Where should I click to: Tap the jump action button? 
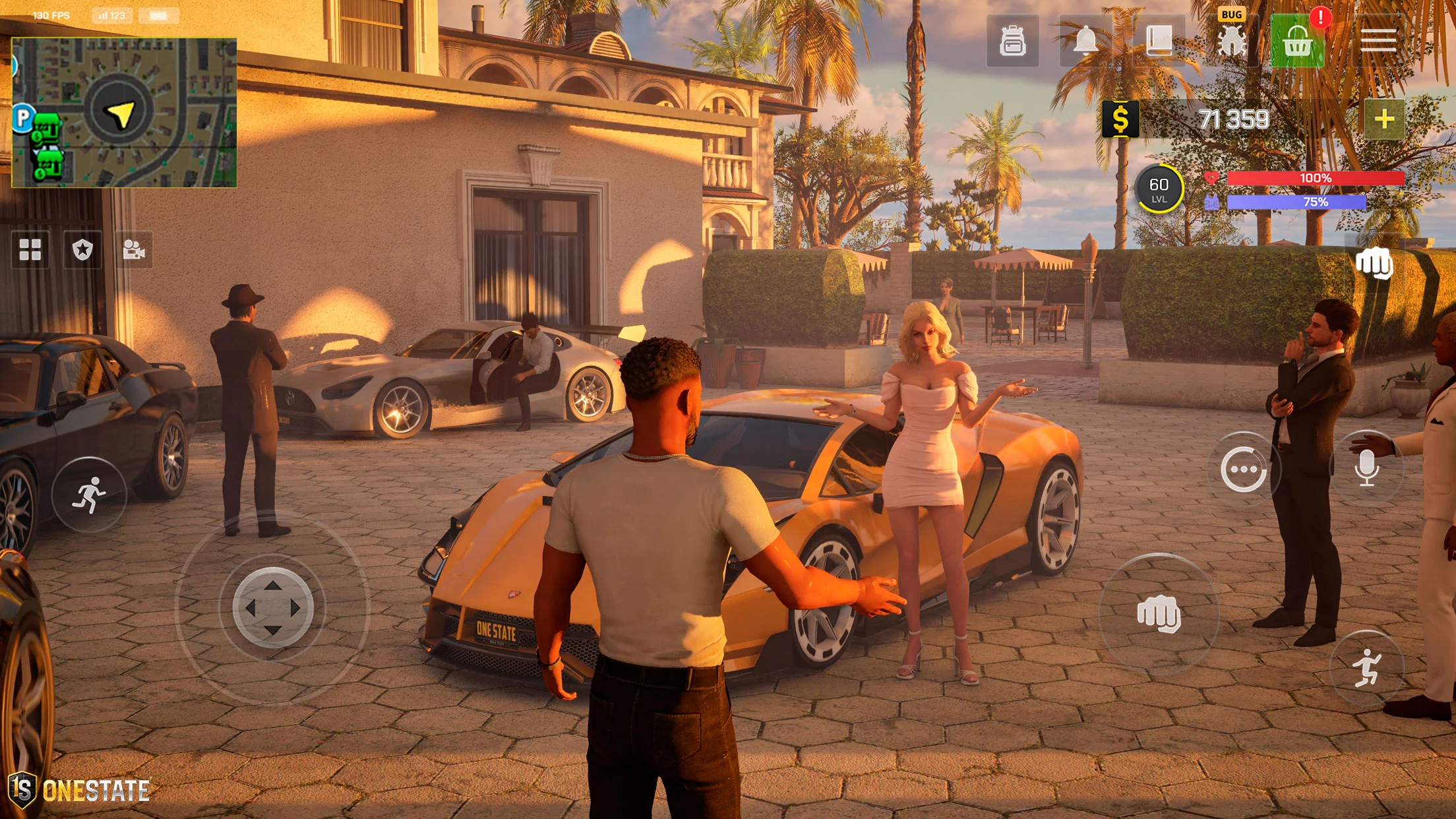pos(1366,668)
